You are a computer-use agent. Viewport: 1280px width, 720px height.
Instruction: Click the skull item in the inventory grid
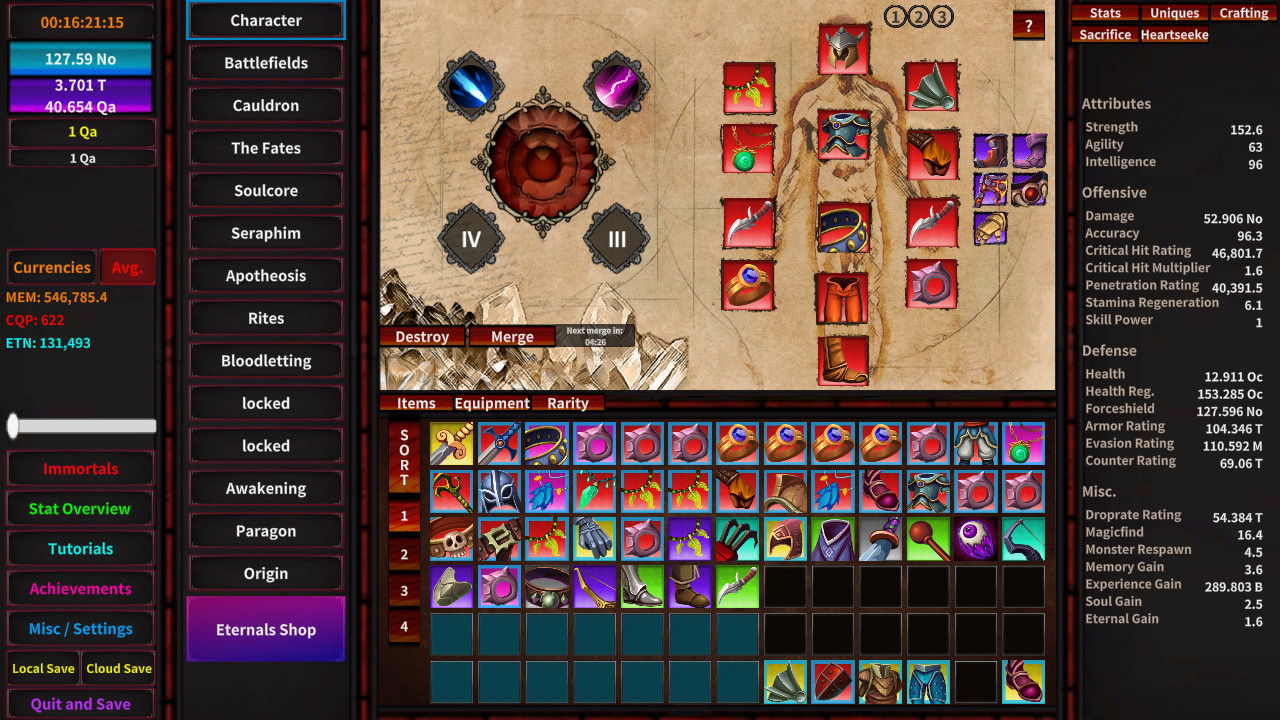[x=452, y=539]
